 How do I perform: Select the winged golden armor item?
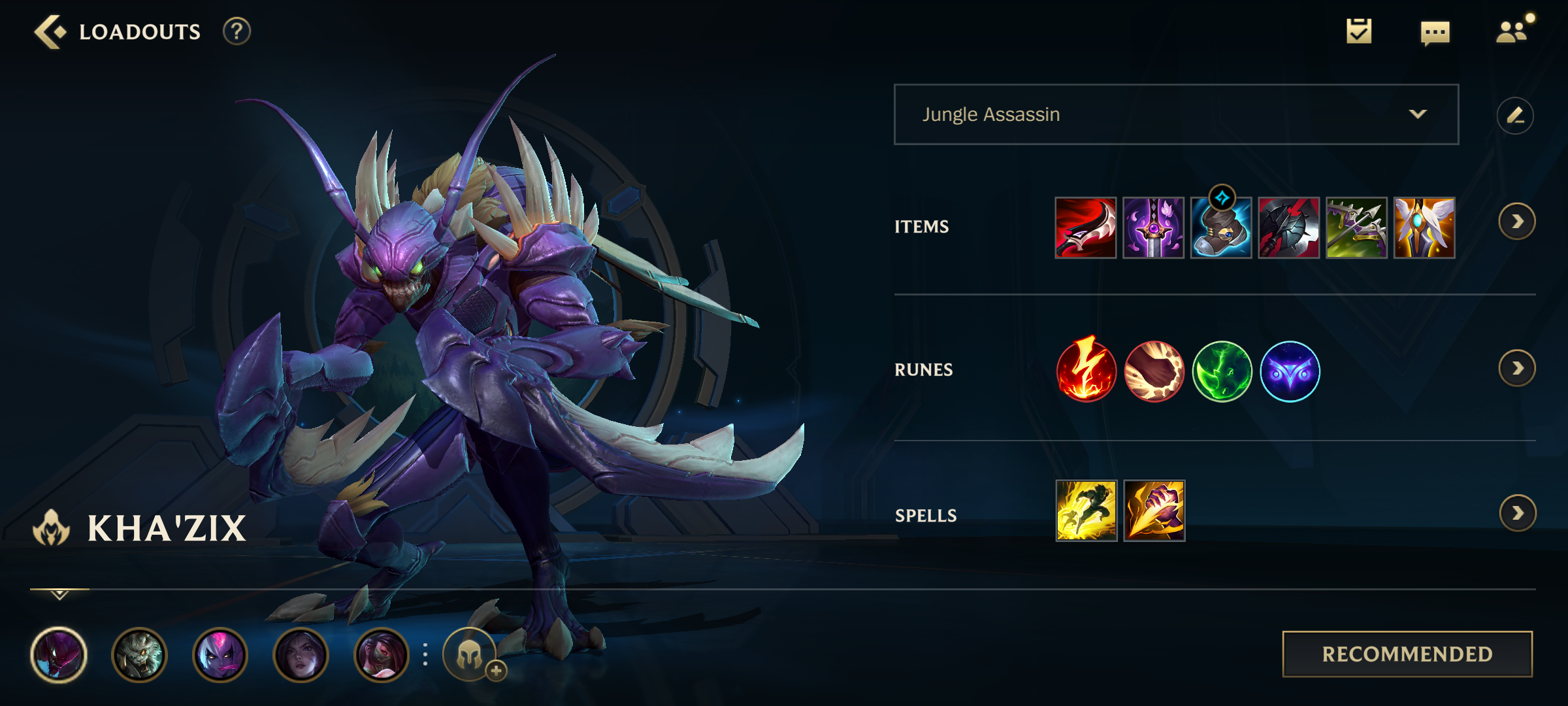[x=1424, y=227]
